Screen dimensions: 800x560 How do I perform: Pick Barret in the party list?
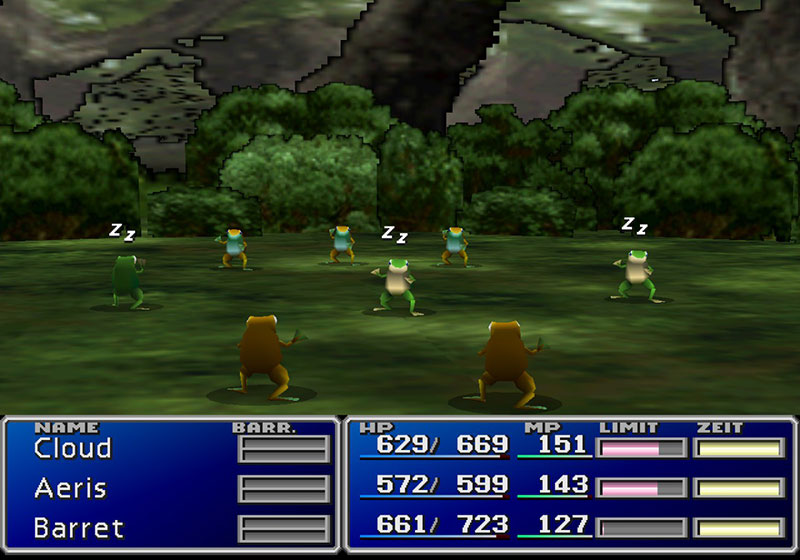pyautogui.click(x=77, y=527)
